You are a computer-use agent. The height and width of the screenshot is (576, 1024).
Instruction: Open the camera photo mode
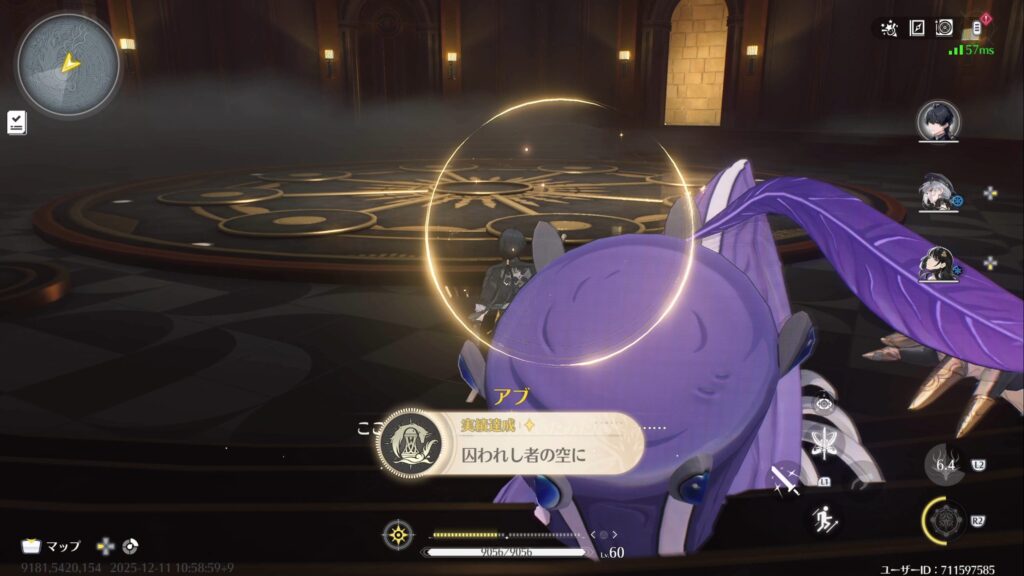coord(944,28)
